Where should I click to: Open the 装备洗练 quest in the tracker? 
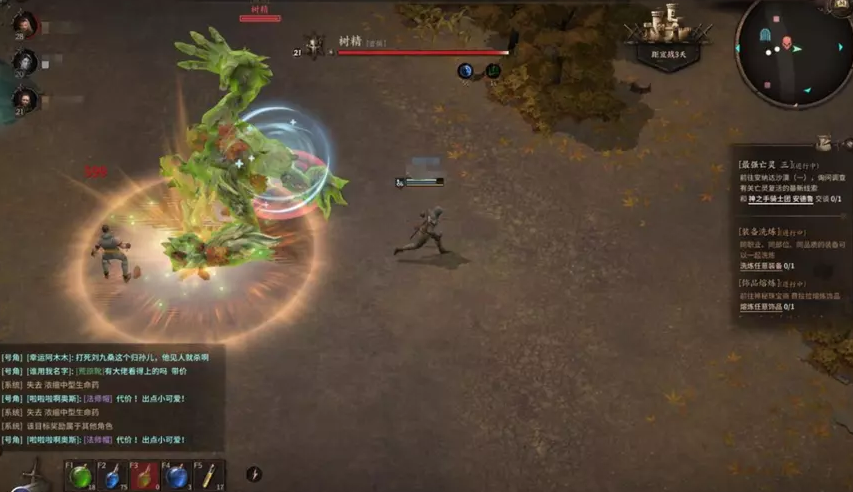click(x=765, y=231)
